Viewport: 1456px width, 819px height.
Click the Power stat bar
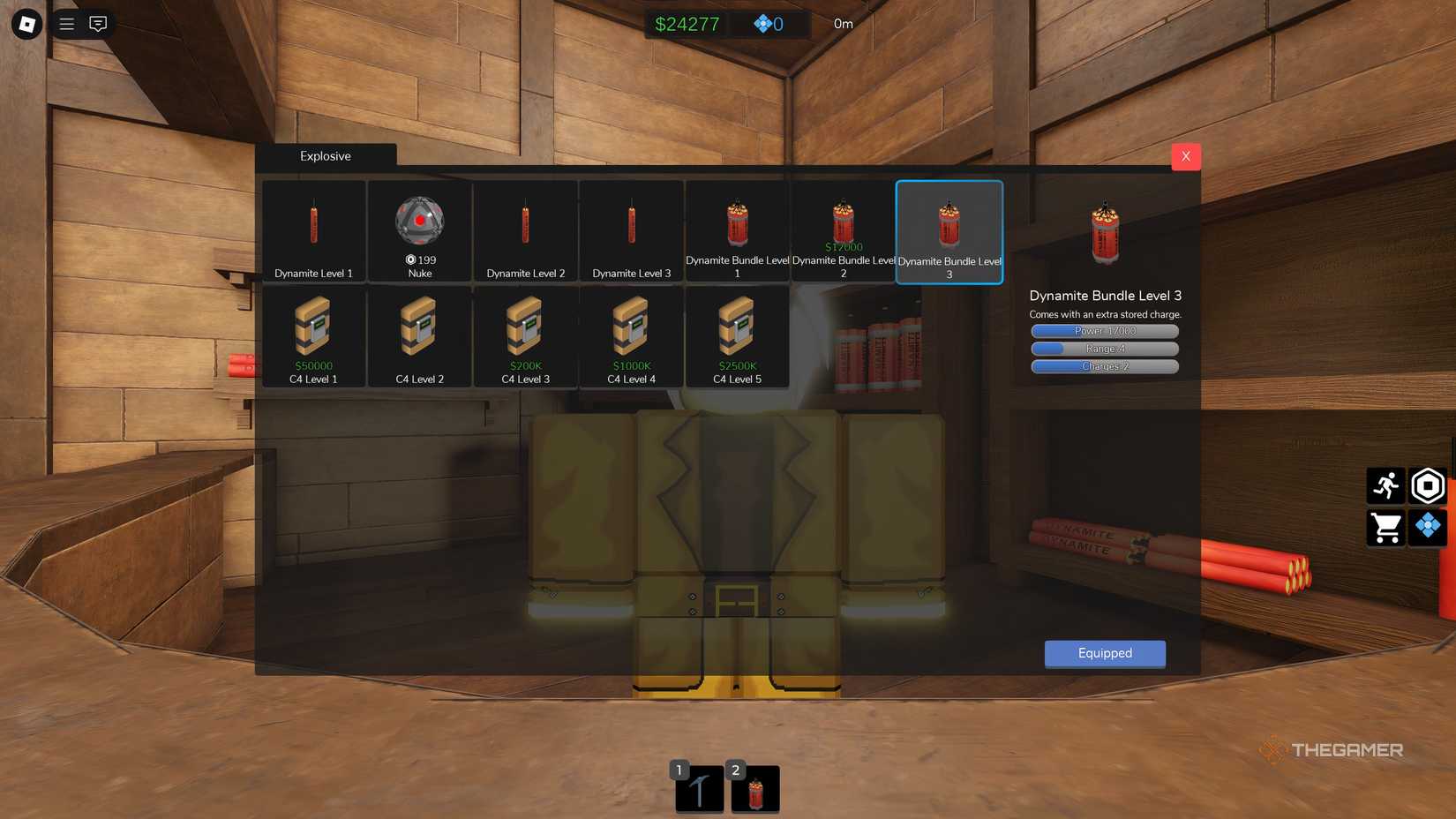click(1104, 331)
